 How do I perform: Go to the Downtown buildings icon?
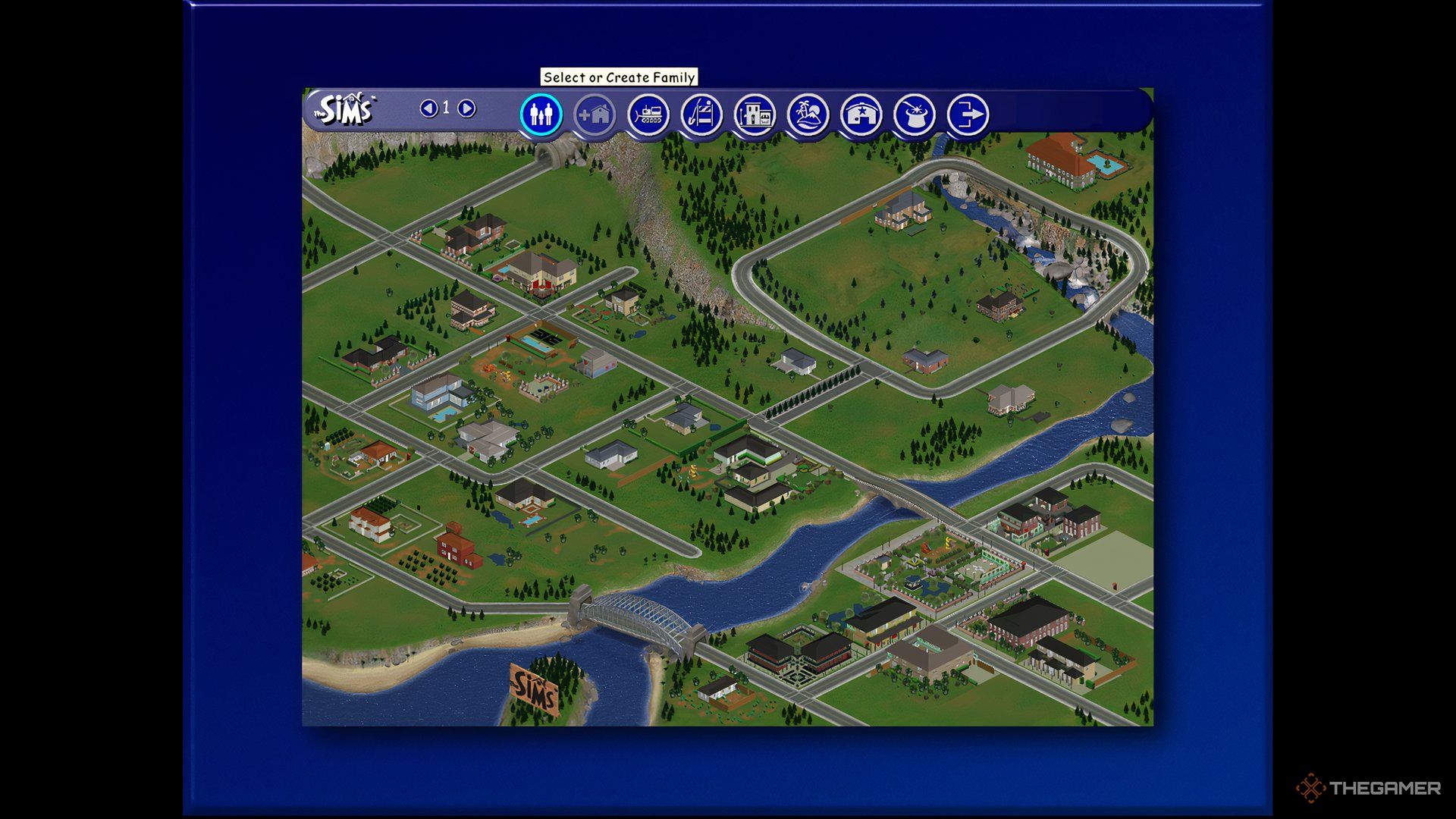tap(755, 115)
